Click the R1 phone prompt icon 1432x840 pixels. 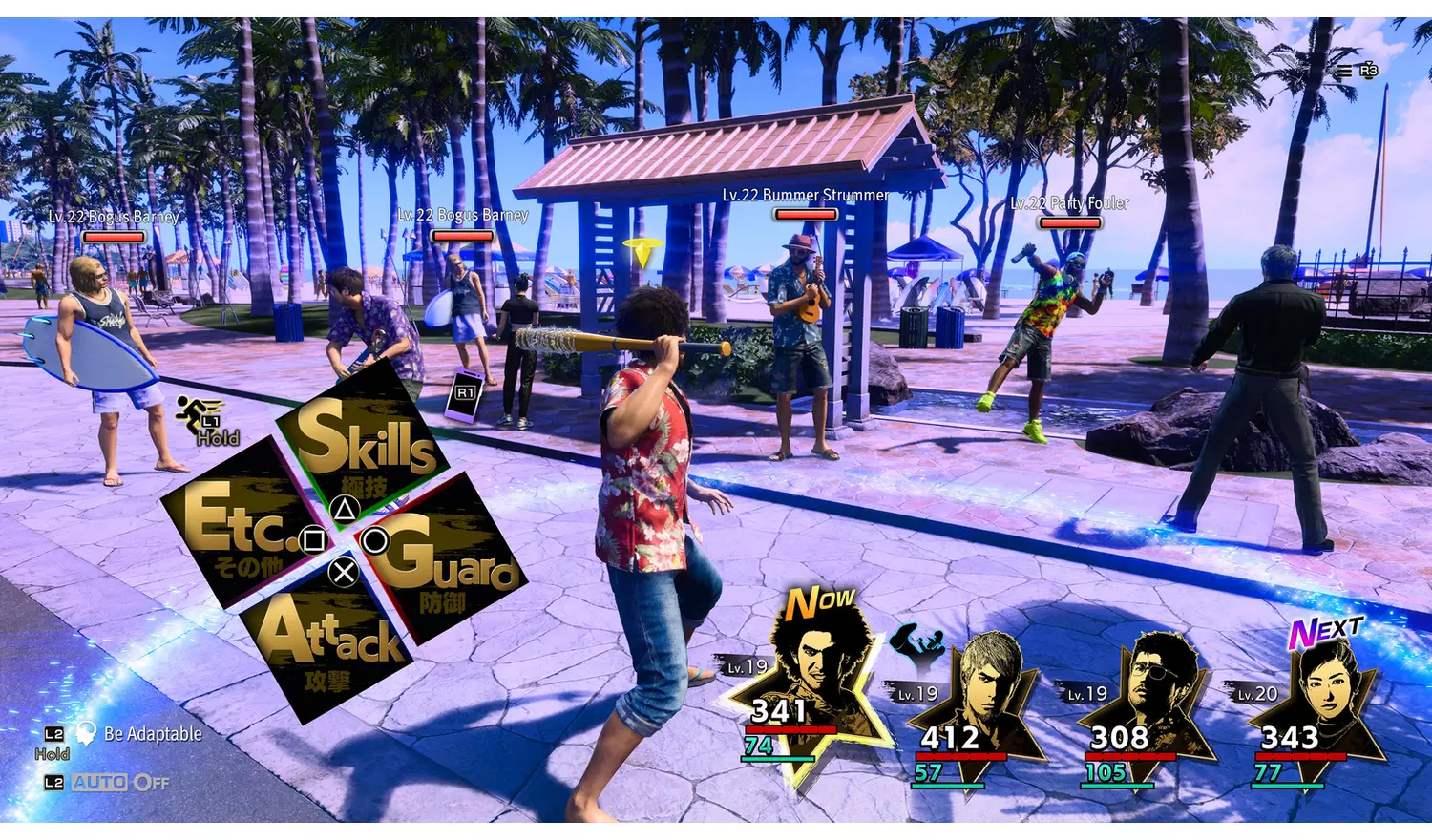click(465, 394)
